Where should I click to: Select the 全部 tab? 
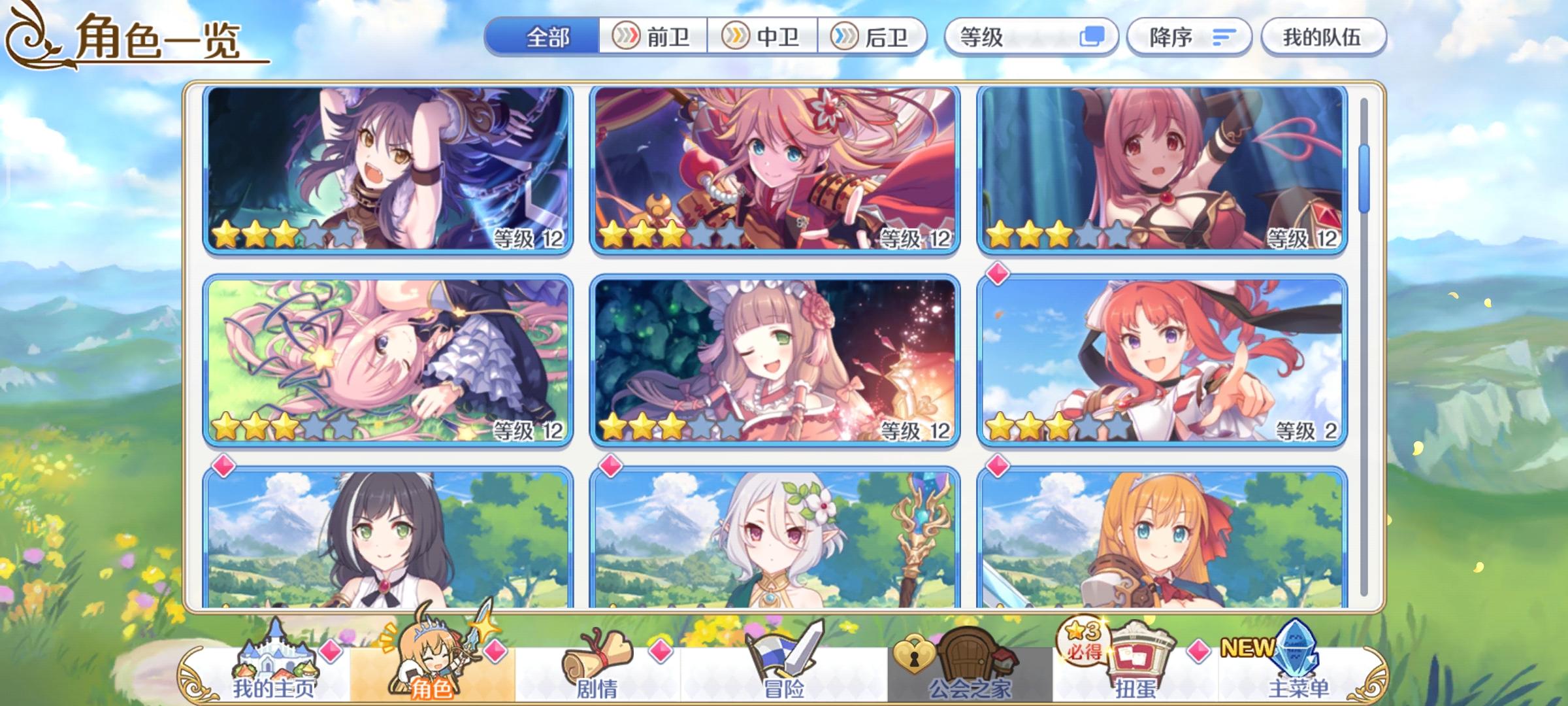pyautogui.click(x=549, y=37)
